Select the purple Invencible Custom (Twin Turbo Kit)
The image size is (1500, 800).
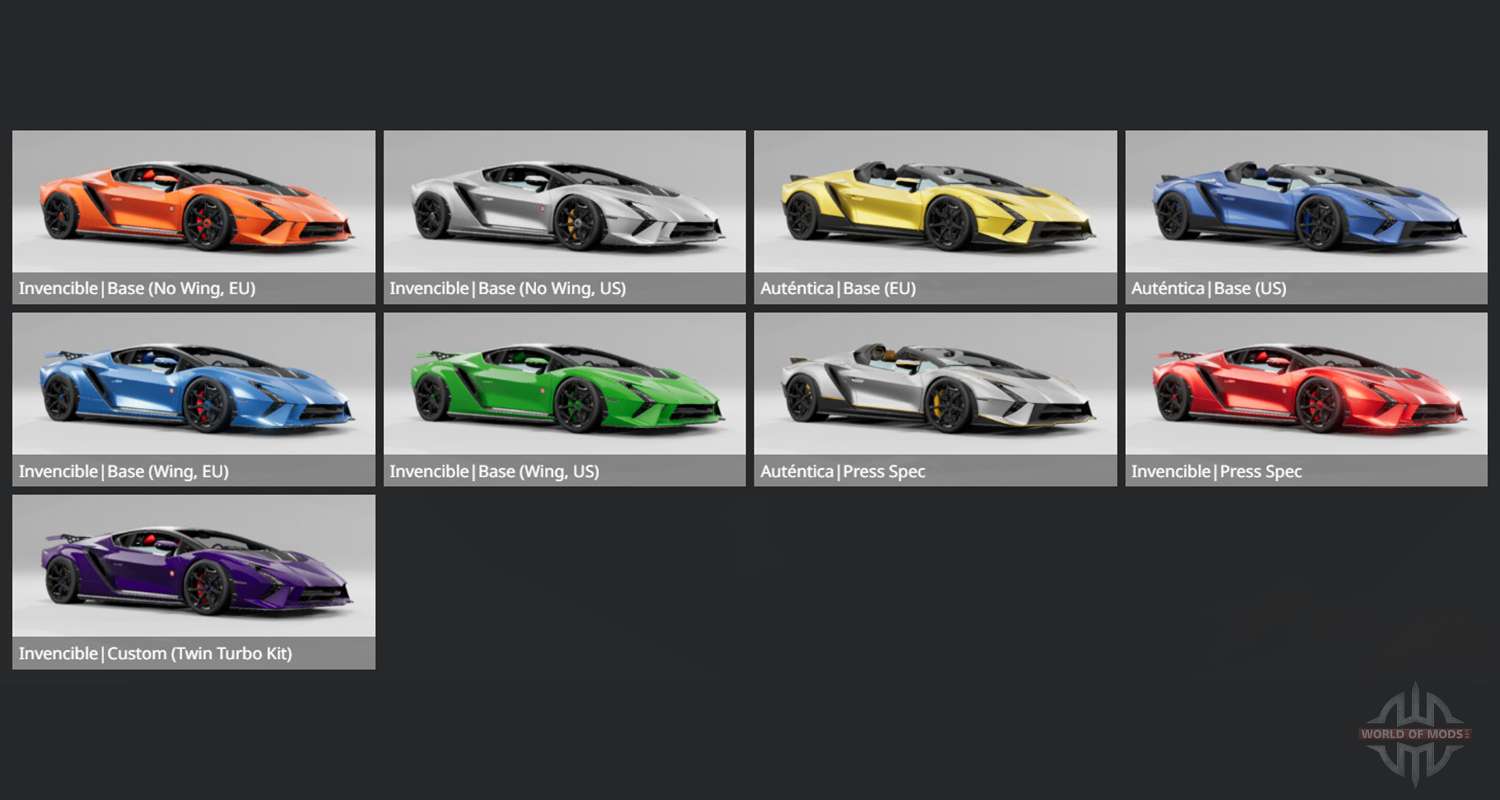194,580
